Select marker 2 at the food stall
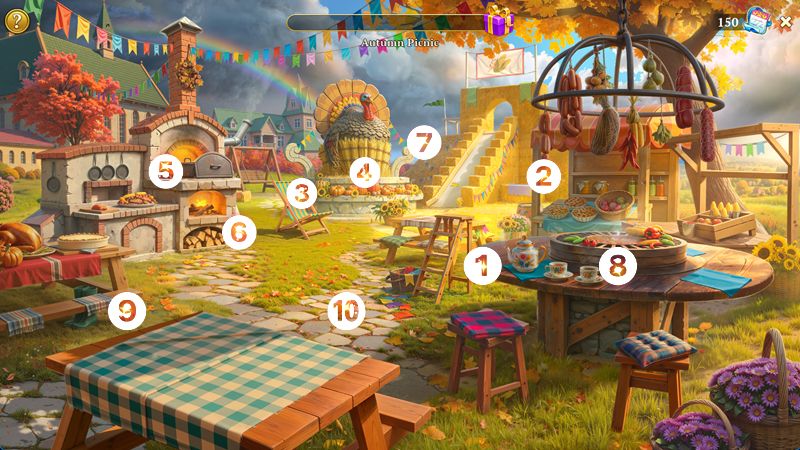Viewport: 800px width, 450px height. click(543, 177)
